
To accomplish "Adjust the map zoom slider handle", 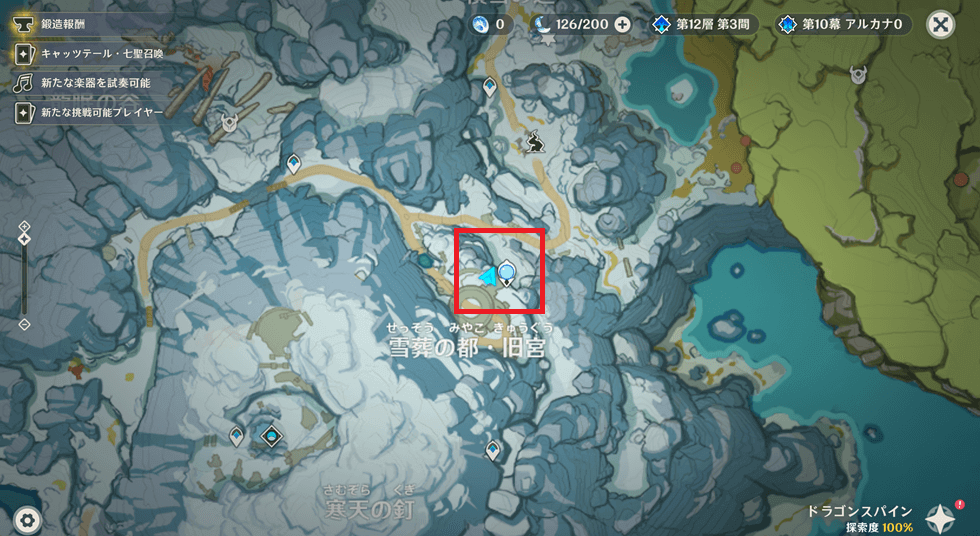I will (24, 238).
